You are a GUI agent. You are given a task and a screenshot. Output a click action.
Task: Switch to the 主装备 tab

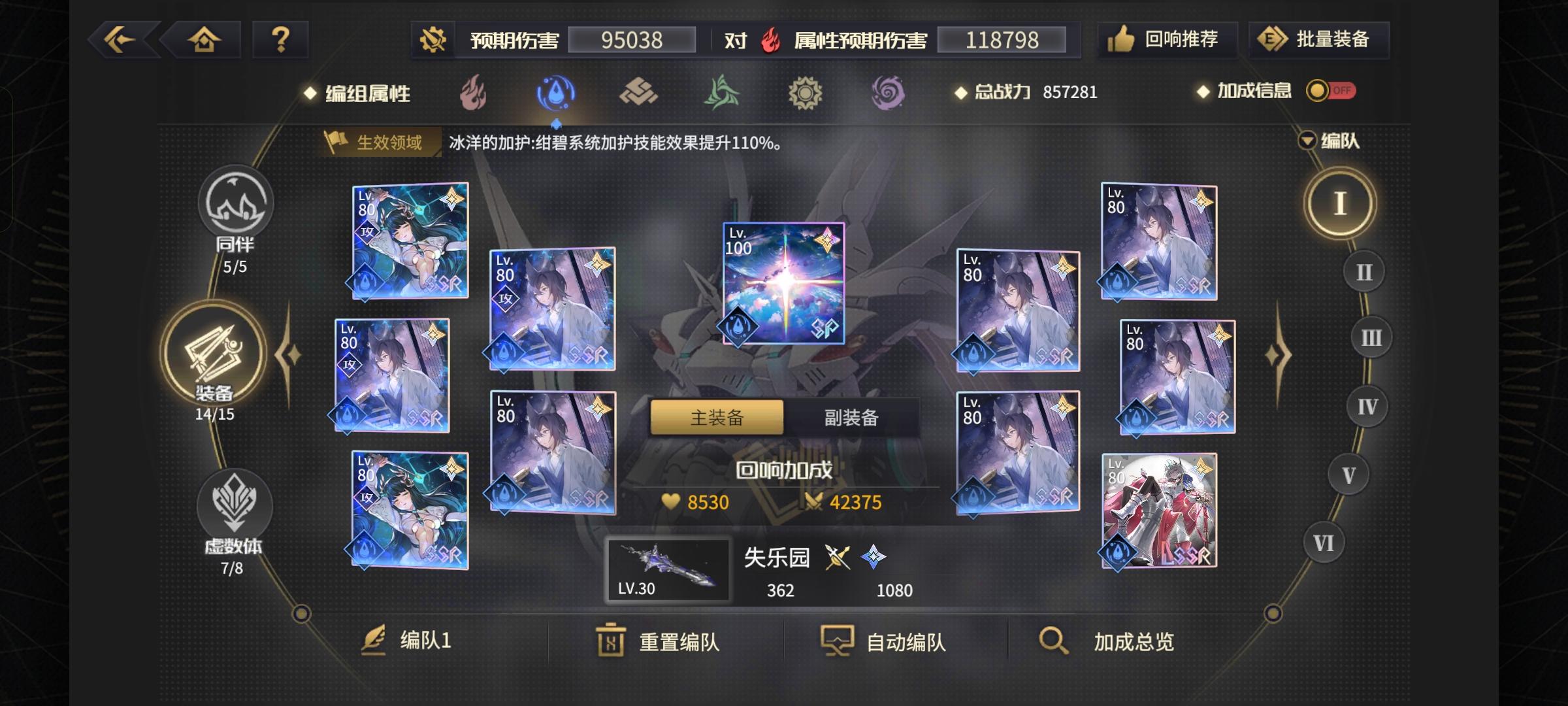(717, 416)
